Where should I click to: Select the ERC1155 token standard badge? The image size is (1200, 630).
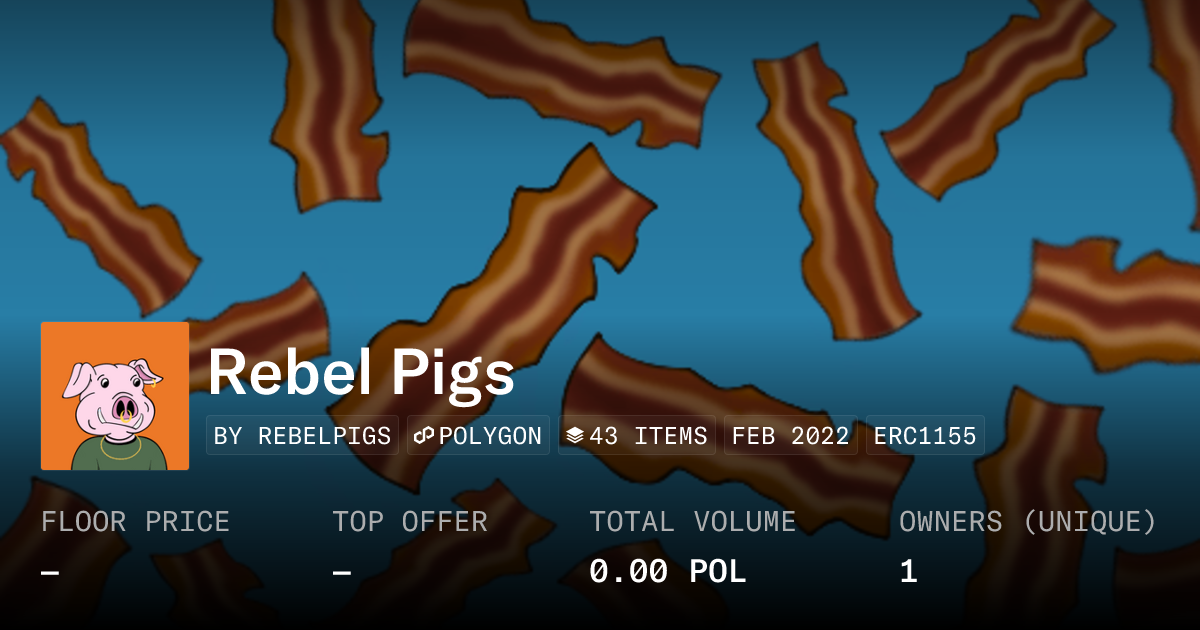coord(925,436)
